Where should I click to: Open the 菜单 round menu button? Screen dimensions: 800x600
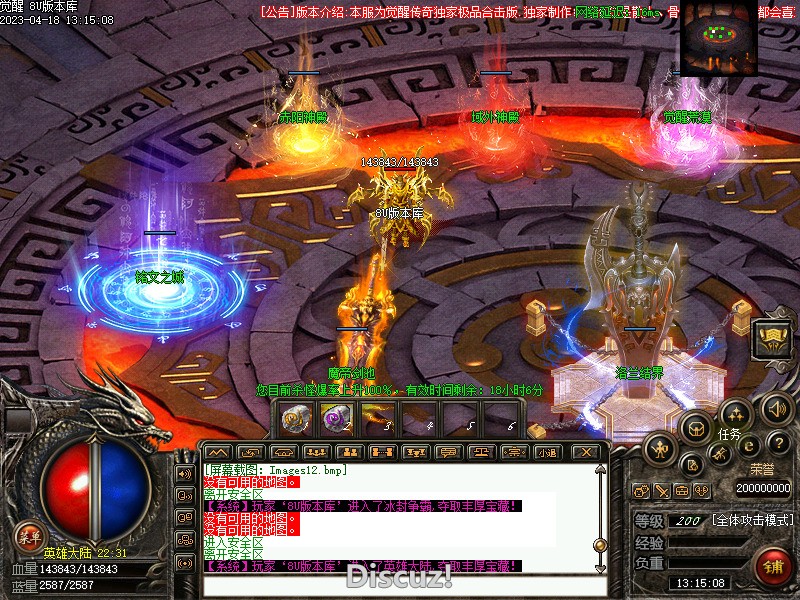point(29,535)
